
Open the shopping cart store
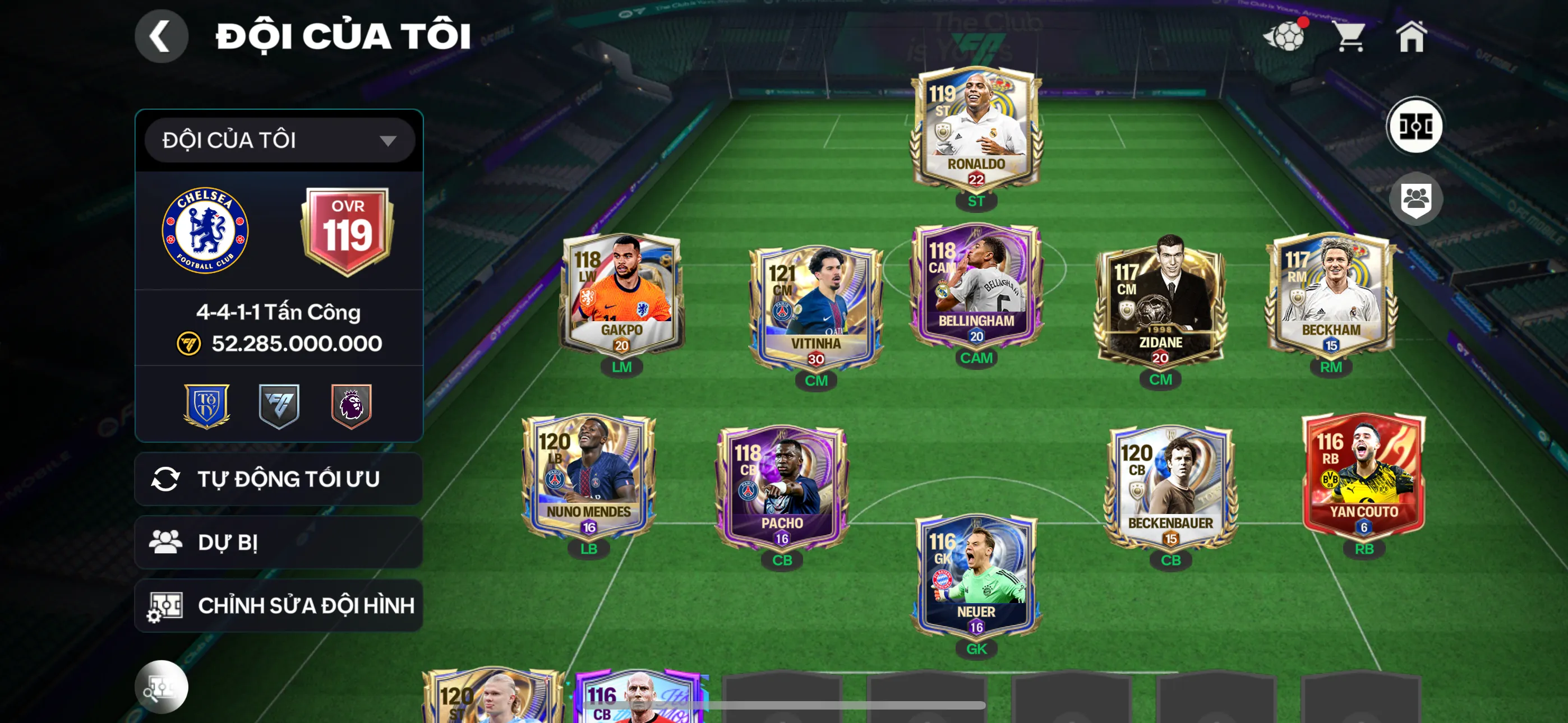1350,36
